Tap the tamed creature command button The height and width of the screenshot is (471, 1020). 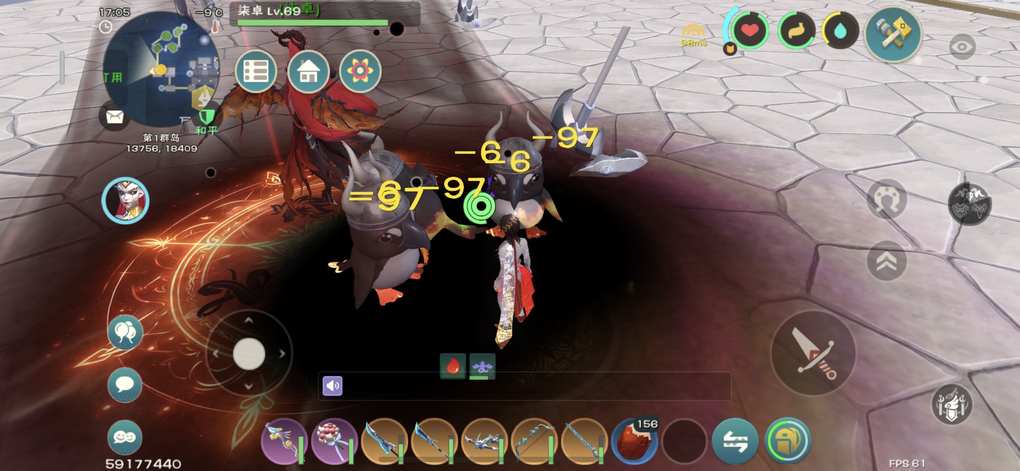969,203
